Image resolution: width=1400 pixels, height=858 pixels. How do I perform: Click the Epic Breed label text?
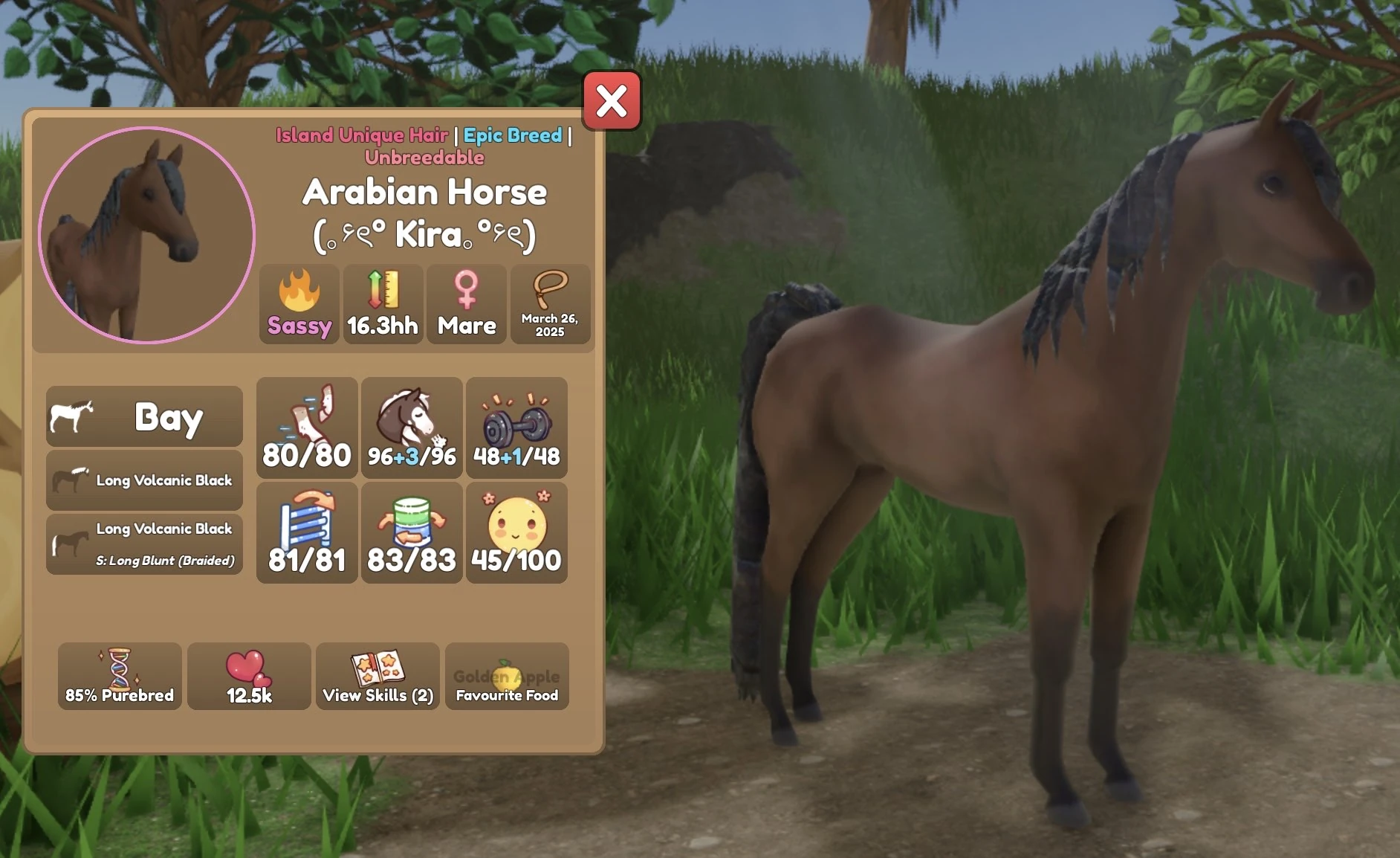(512, 135)
